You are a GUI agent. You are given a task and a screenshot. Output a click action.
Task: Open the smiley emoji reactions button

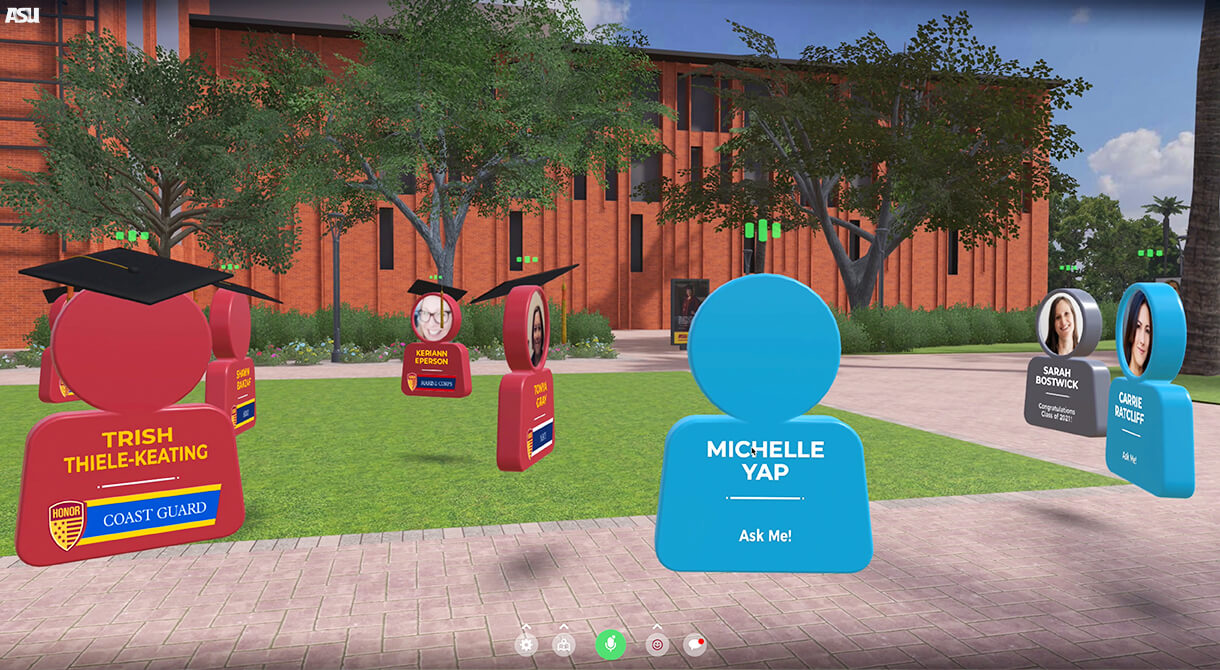pos(657,645)
